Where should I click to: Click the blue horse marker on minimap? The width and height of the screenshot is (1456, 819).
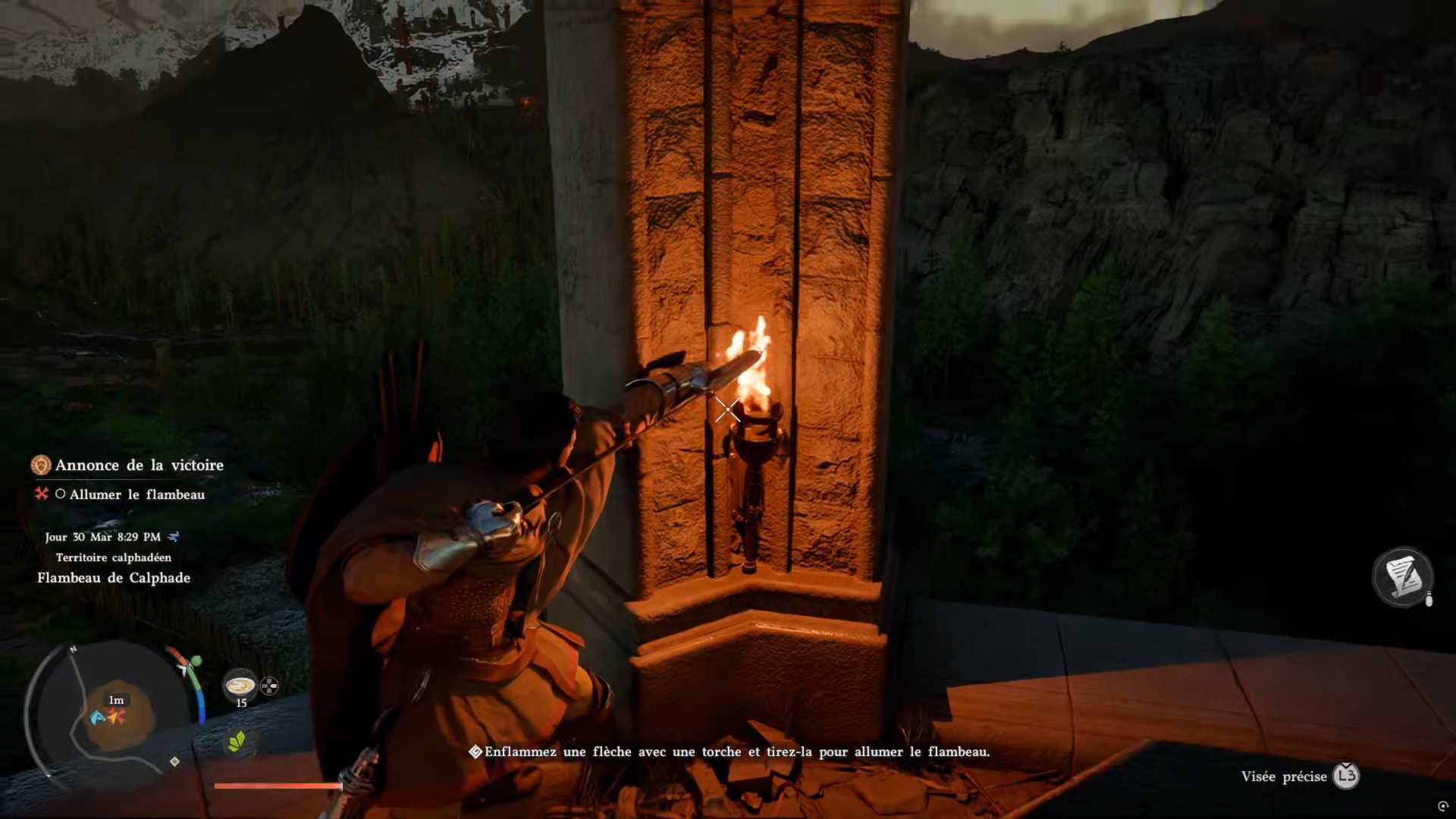pyautogui.click(x=98, y=717)
